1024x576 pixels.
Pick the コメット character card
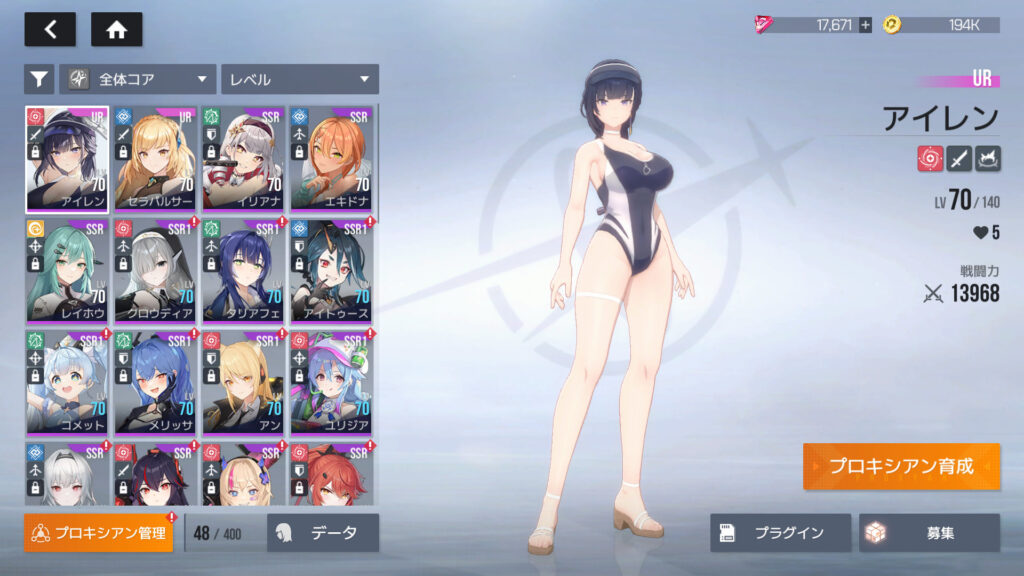[67, 382]
